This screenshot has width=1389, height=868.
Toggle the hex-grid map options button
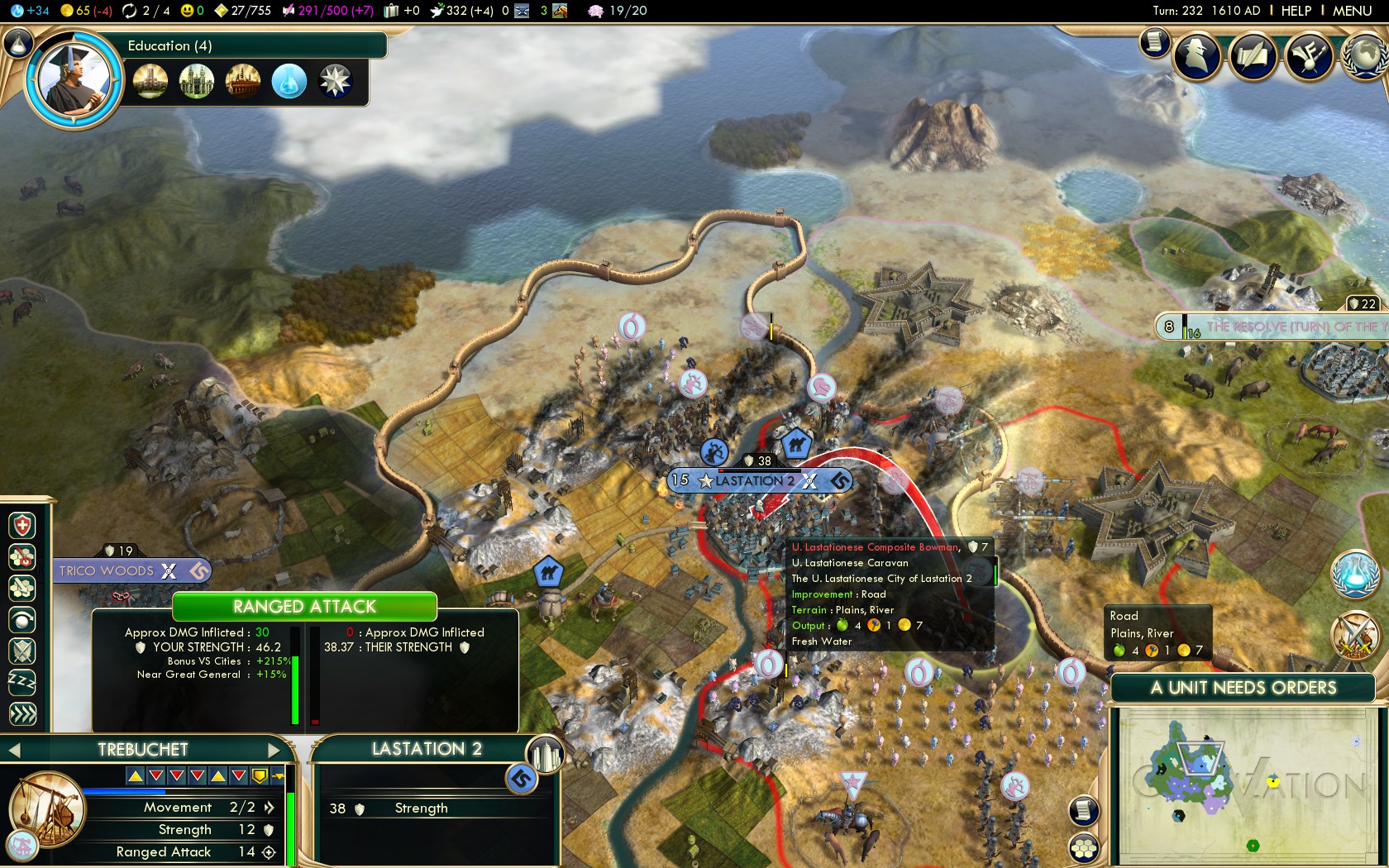(x=1084, y=847)
